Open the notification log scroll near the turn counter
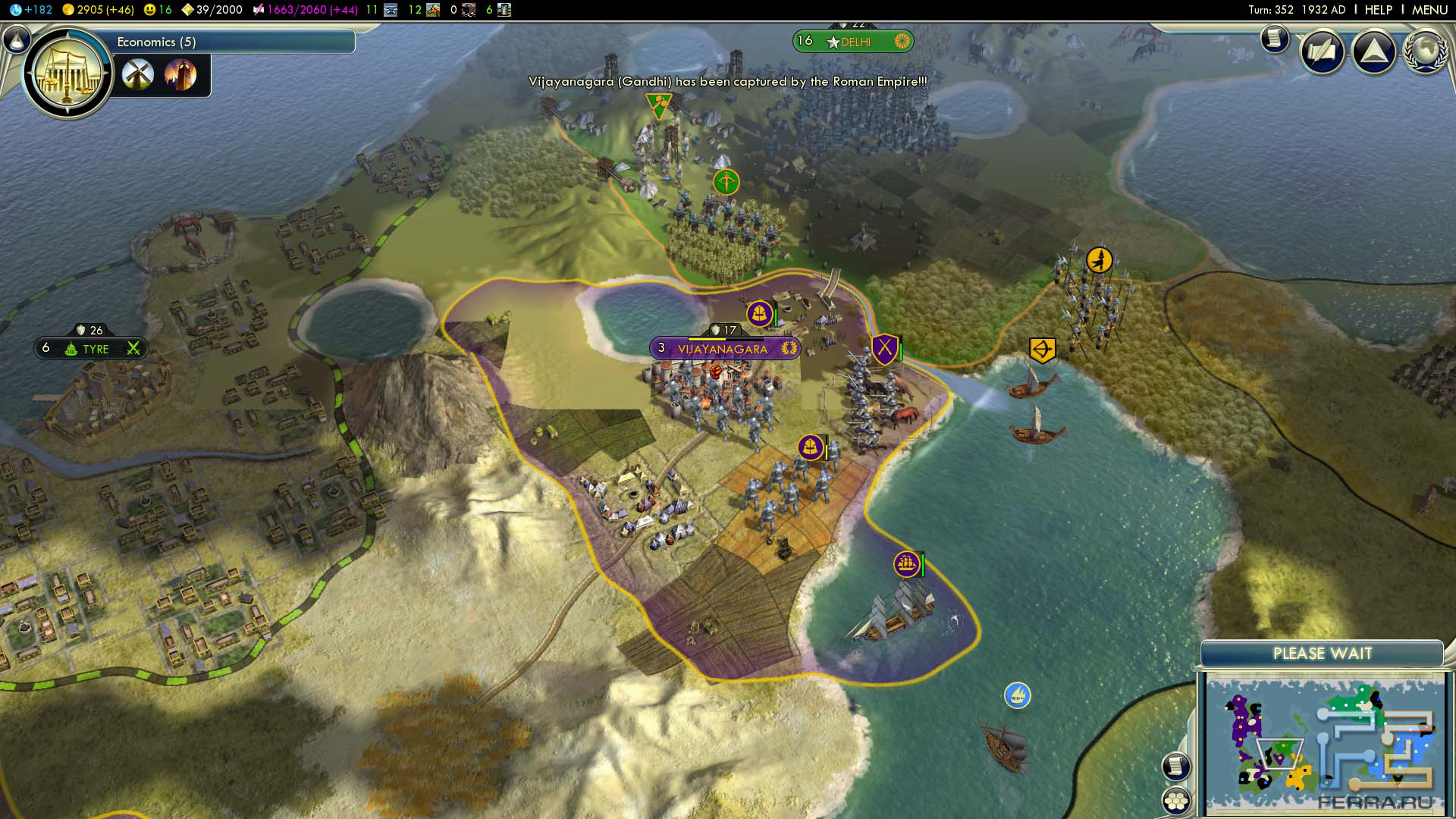The image size is (1456, 819). pyautogui.click(x=1275, y=38)
